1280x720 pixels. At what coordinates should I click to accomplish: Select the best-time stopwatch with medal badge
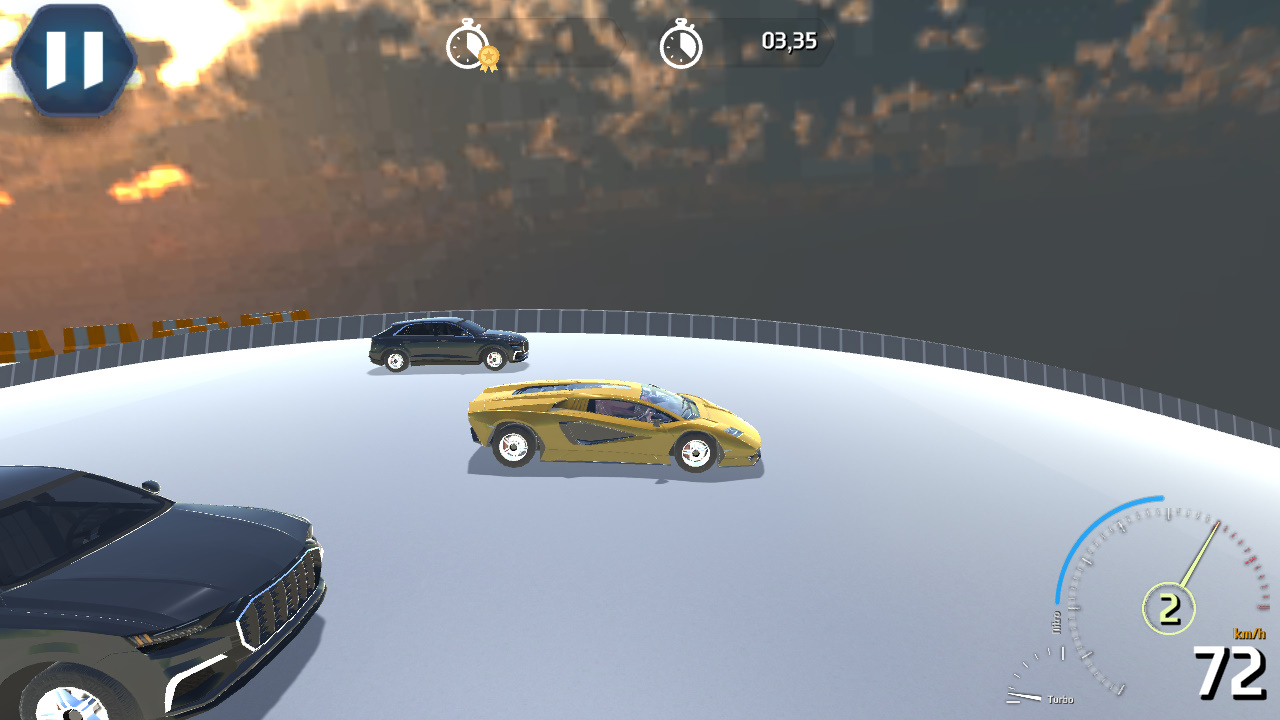(466, 44)
